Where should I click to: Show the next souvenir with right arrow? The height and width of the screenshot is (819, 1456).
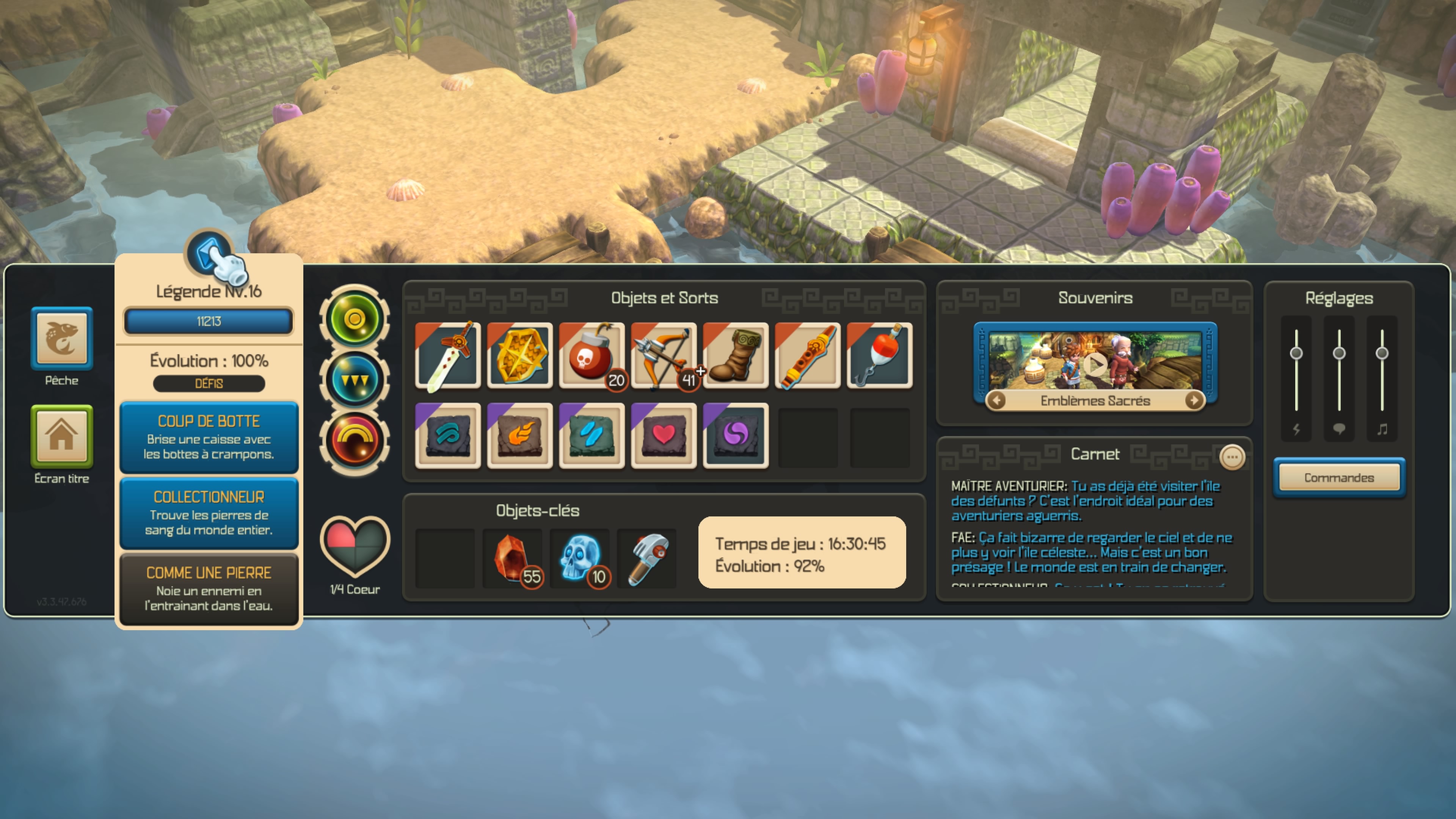tap(1193, 401)
